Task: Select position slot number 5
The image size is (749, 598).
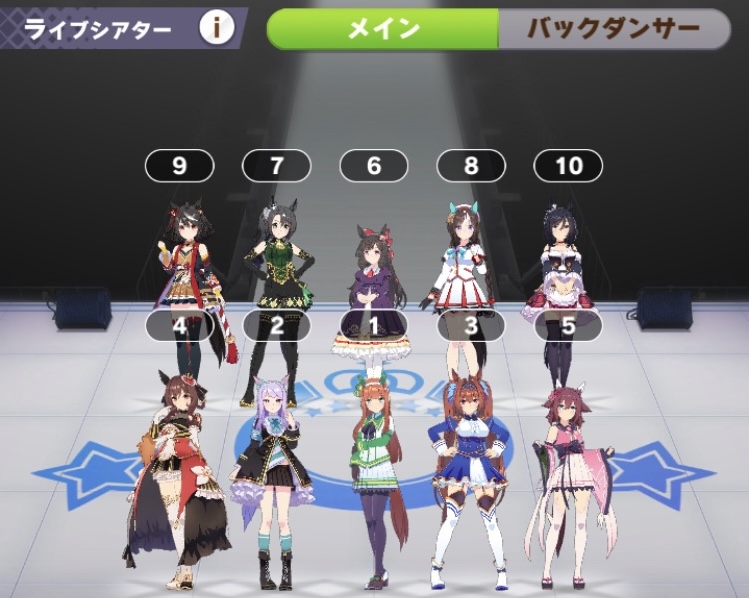Action: pos(568,324)
